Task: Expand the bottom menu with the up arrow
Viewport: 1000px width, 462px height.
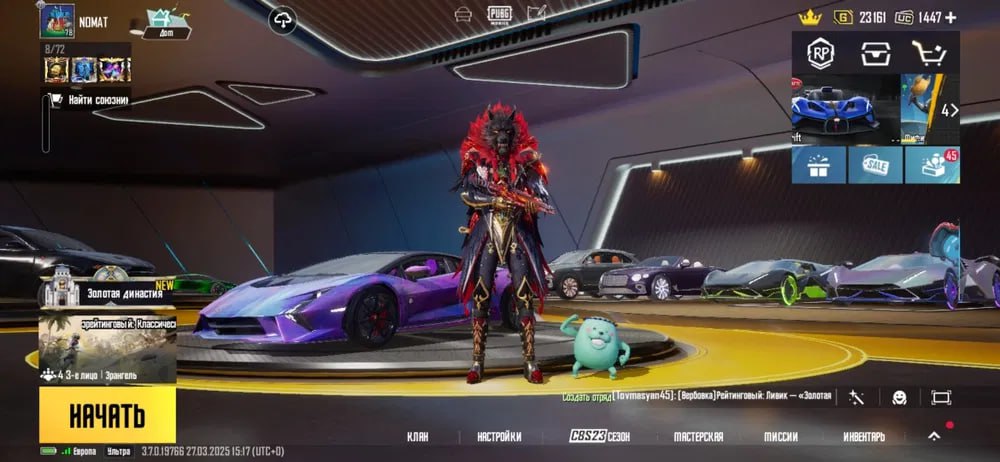Action: click(x=934, y=436)
